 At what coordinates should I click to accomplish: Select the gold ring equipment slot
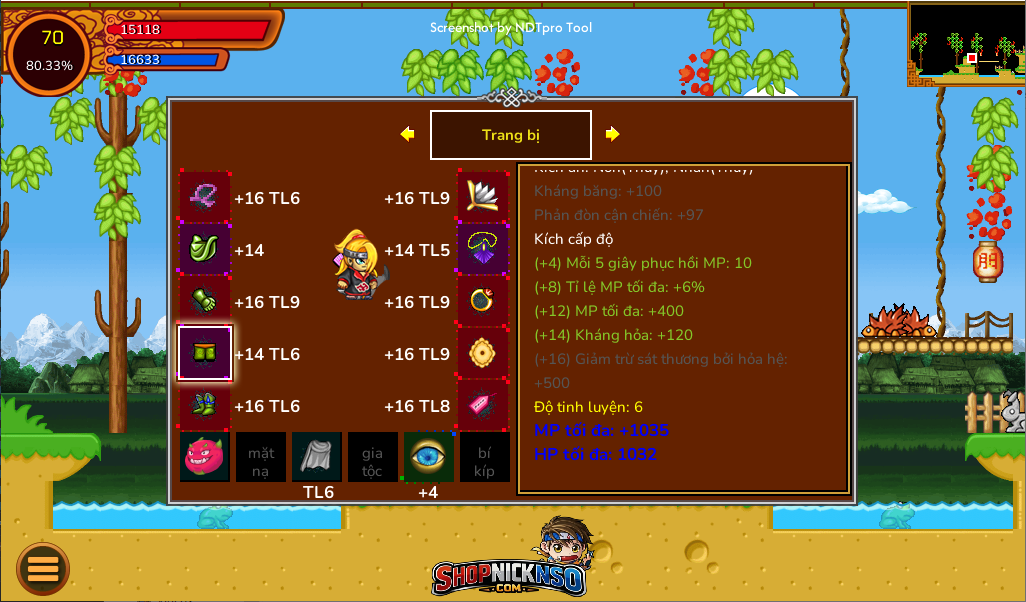tap(483, 301)
